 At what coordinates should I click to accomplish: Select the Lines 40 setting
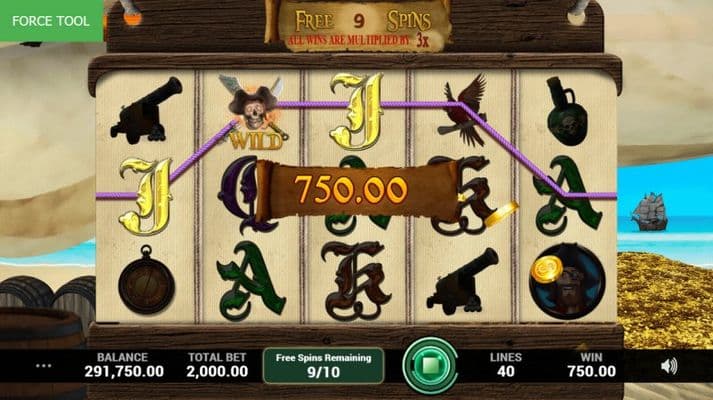pos(505,365)
